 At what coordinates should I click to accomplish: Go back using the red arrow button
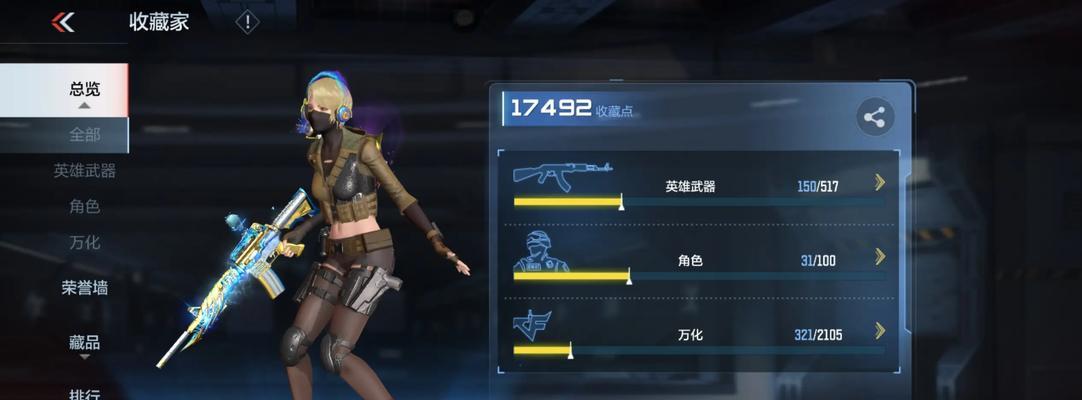point(63,22)
